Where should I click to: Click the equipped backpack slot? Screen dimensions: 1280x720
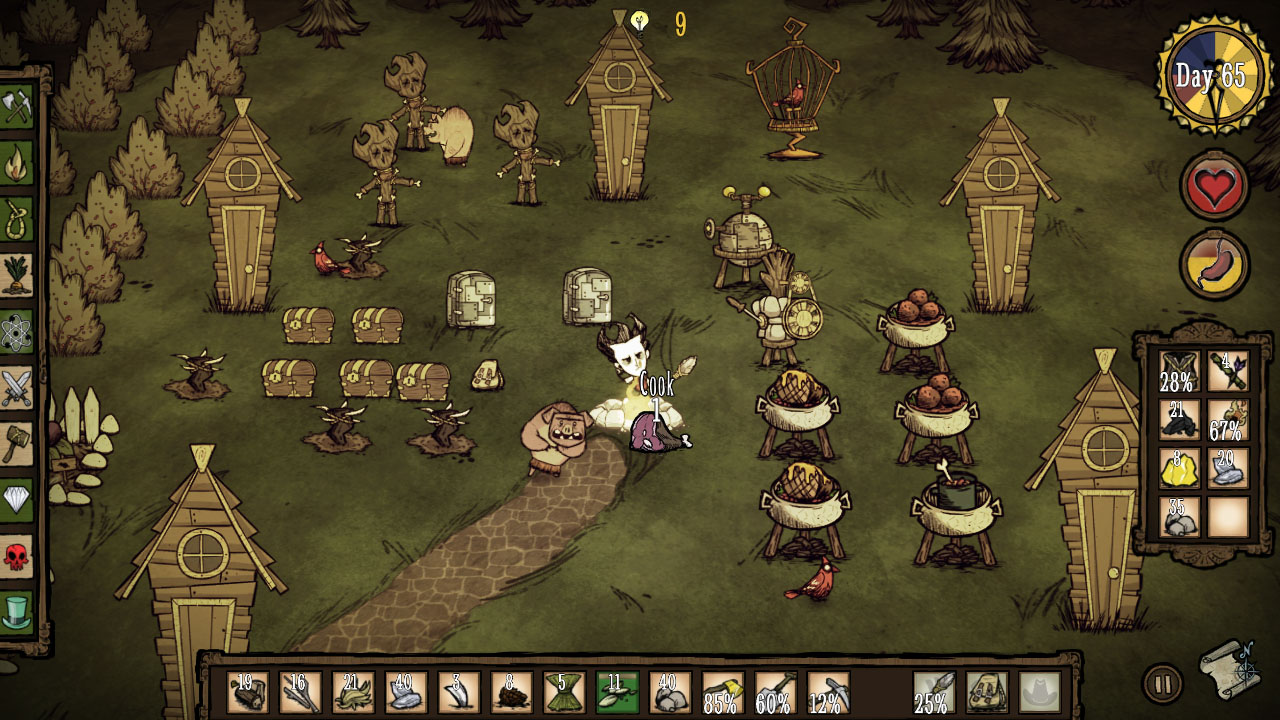pyautogui.click(x=987, y=692)
